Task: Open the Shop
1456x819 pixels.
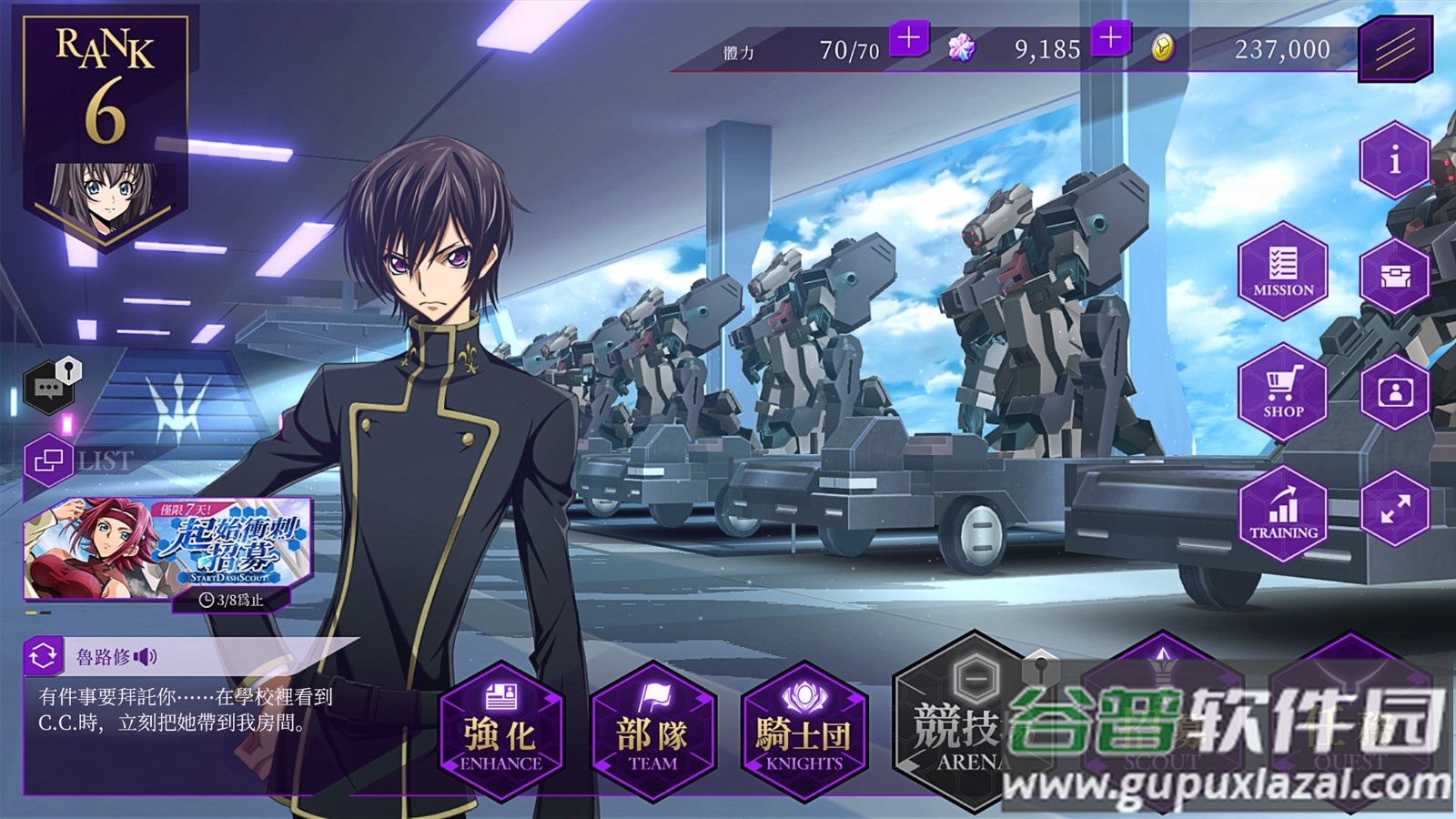Action: coord(1283,392)
